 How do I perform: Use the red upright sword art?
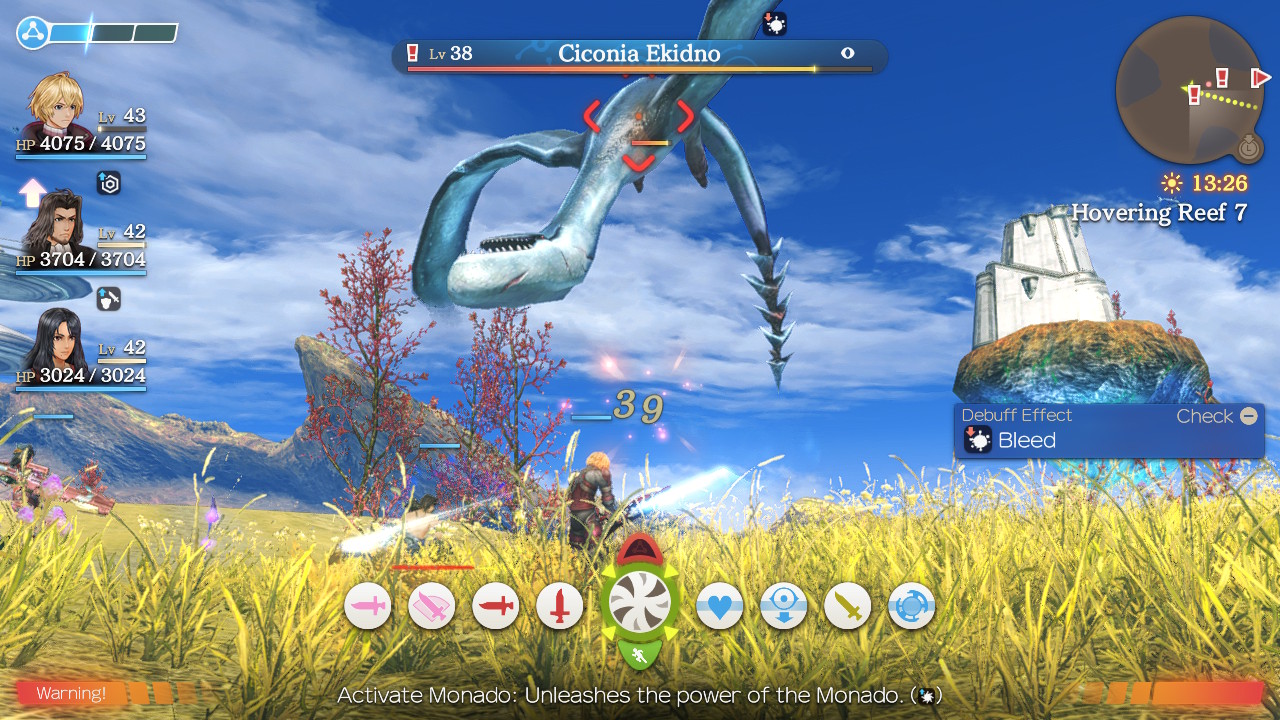[x=560, y=606]
